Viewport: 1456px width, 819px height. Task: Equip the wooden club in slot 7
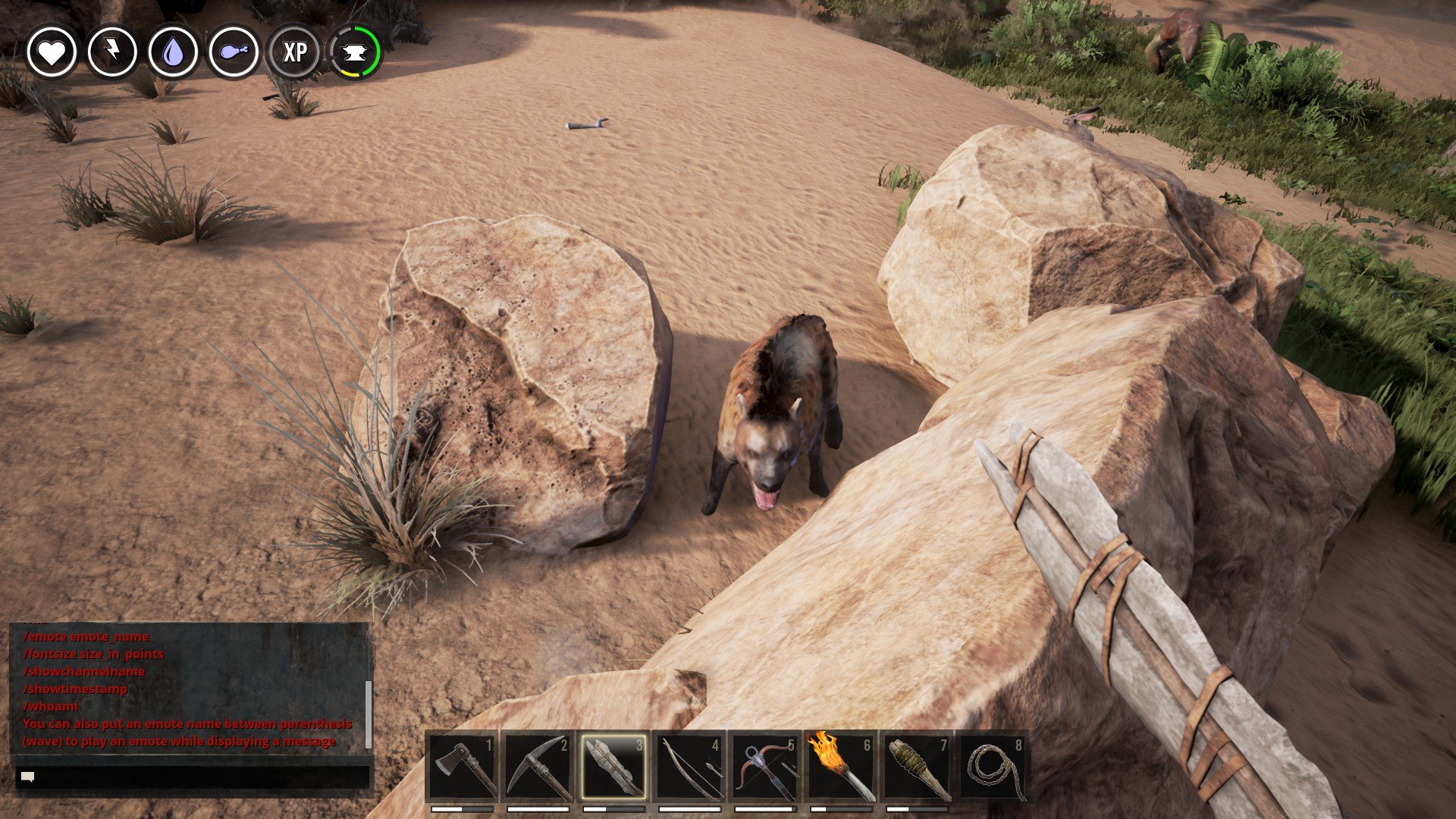(x=918, y=767)
